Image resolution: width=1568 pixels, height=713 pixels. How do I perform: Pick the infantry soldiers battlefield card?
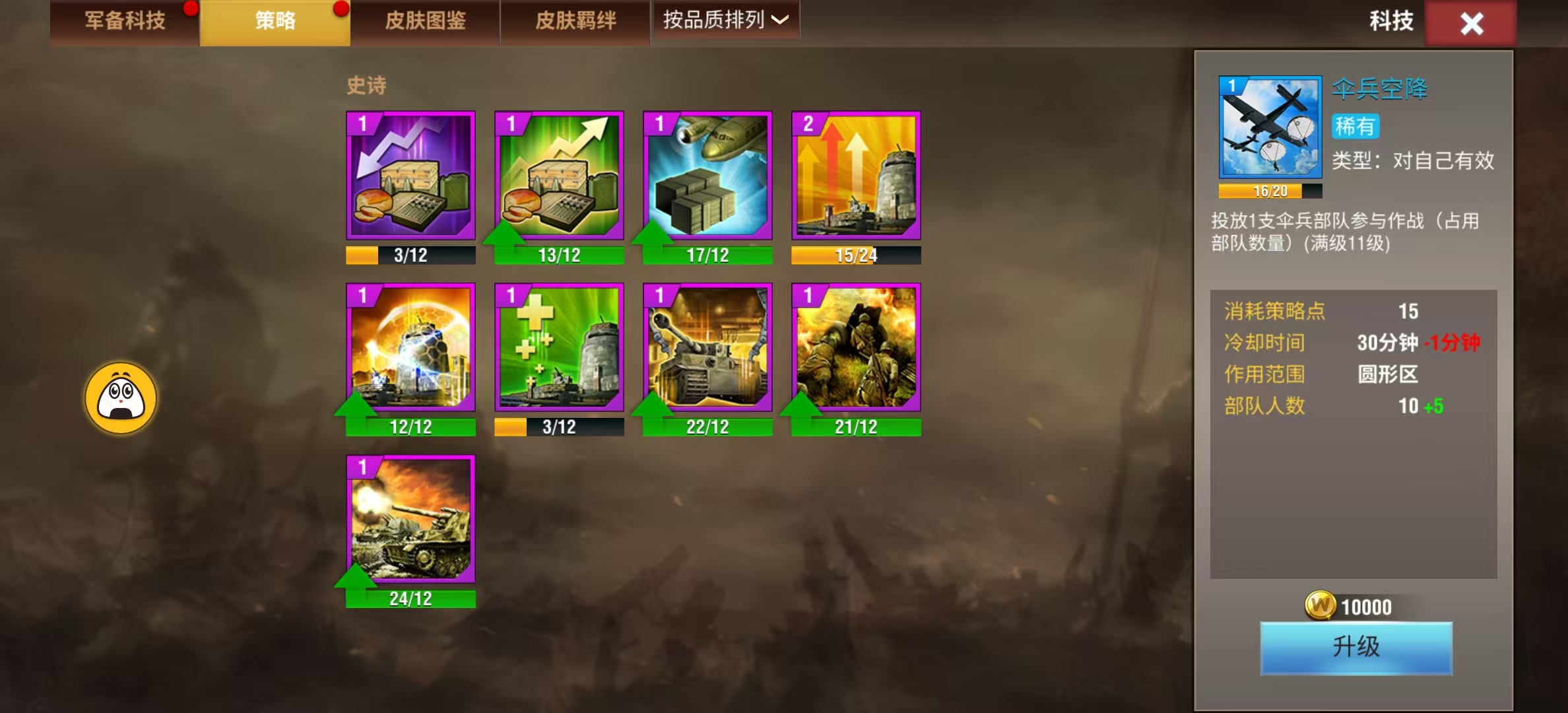point(856,347)
